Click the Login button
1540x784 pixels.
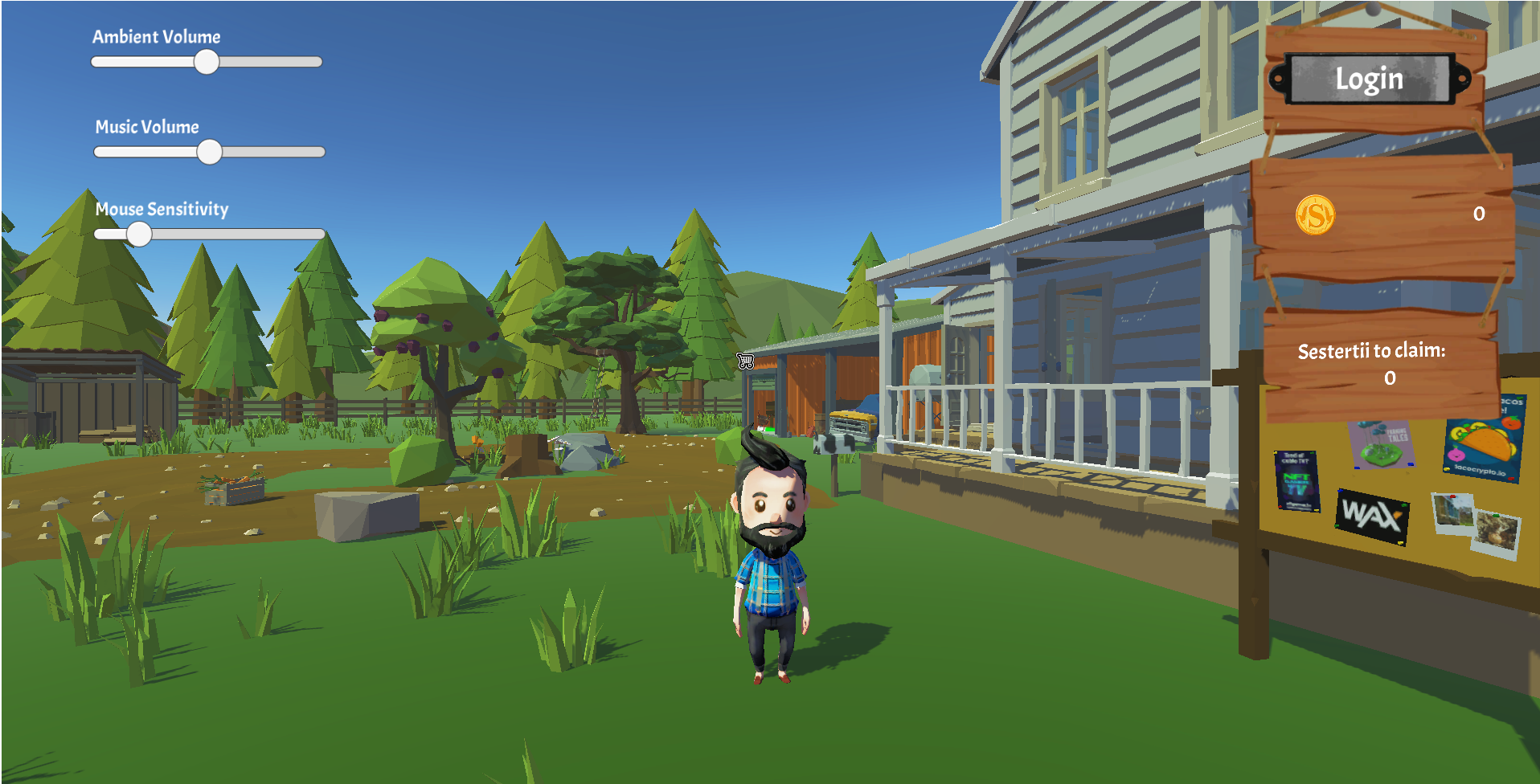point(1370,79)
